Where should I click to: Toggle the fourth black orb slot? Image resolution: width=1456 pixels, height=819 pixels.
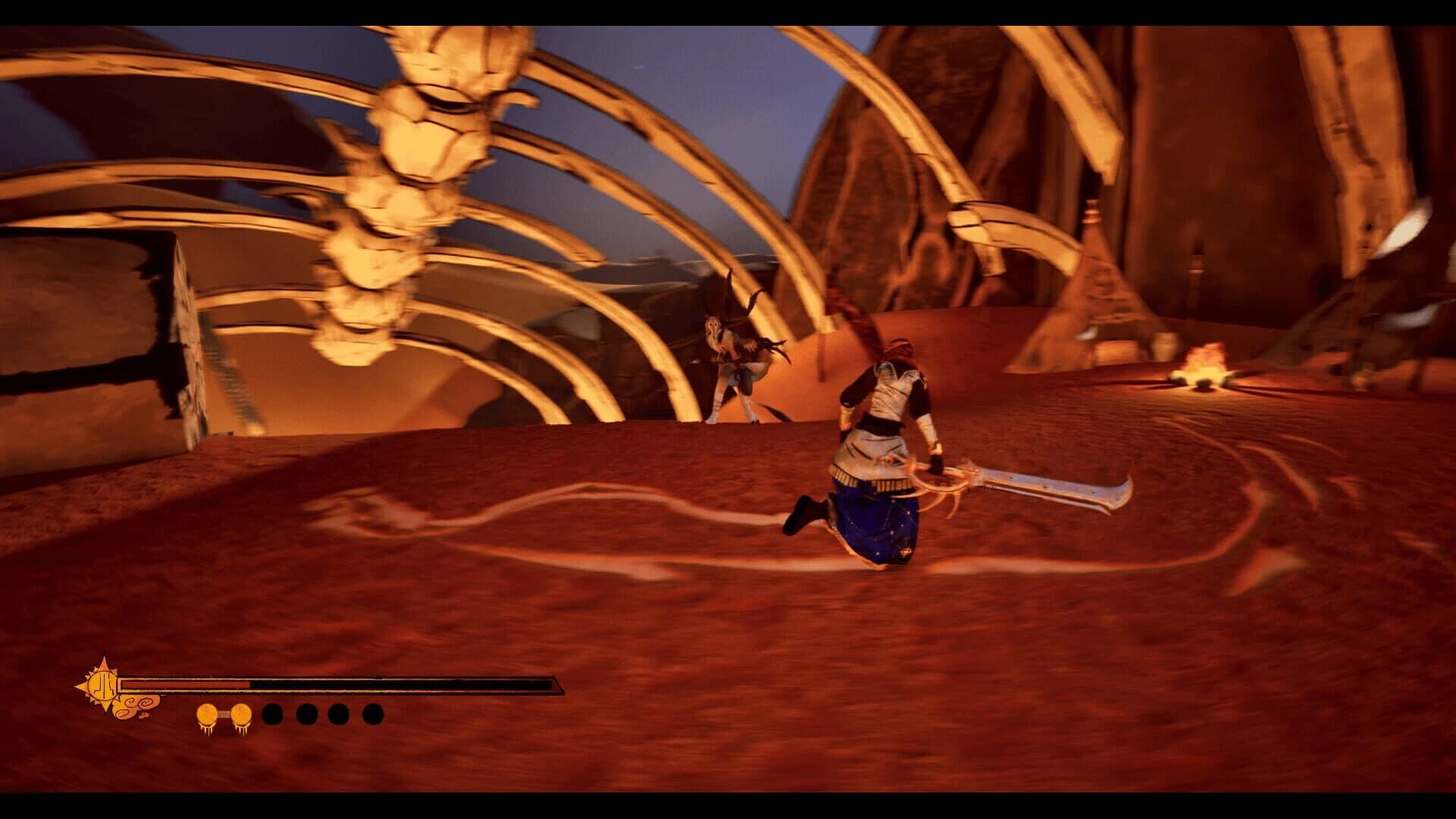306,714
